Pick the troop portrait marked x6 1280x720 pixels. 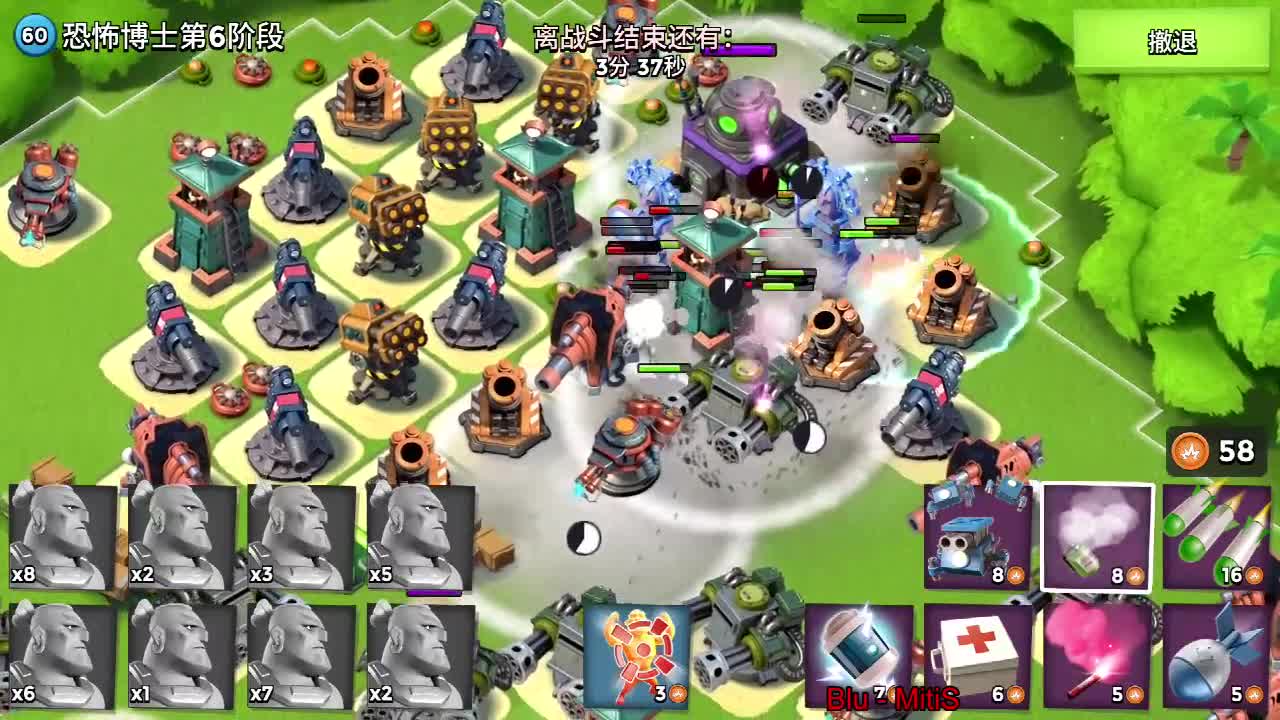point(62,655)
